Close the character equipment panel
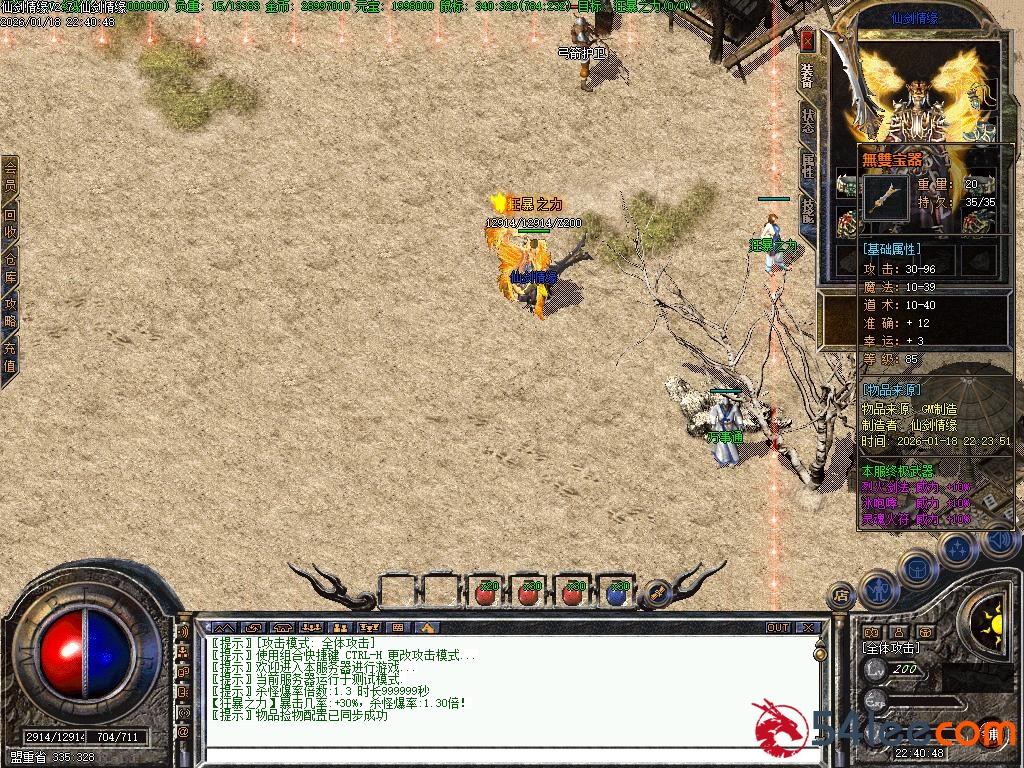 point(807,40)
